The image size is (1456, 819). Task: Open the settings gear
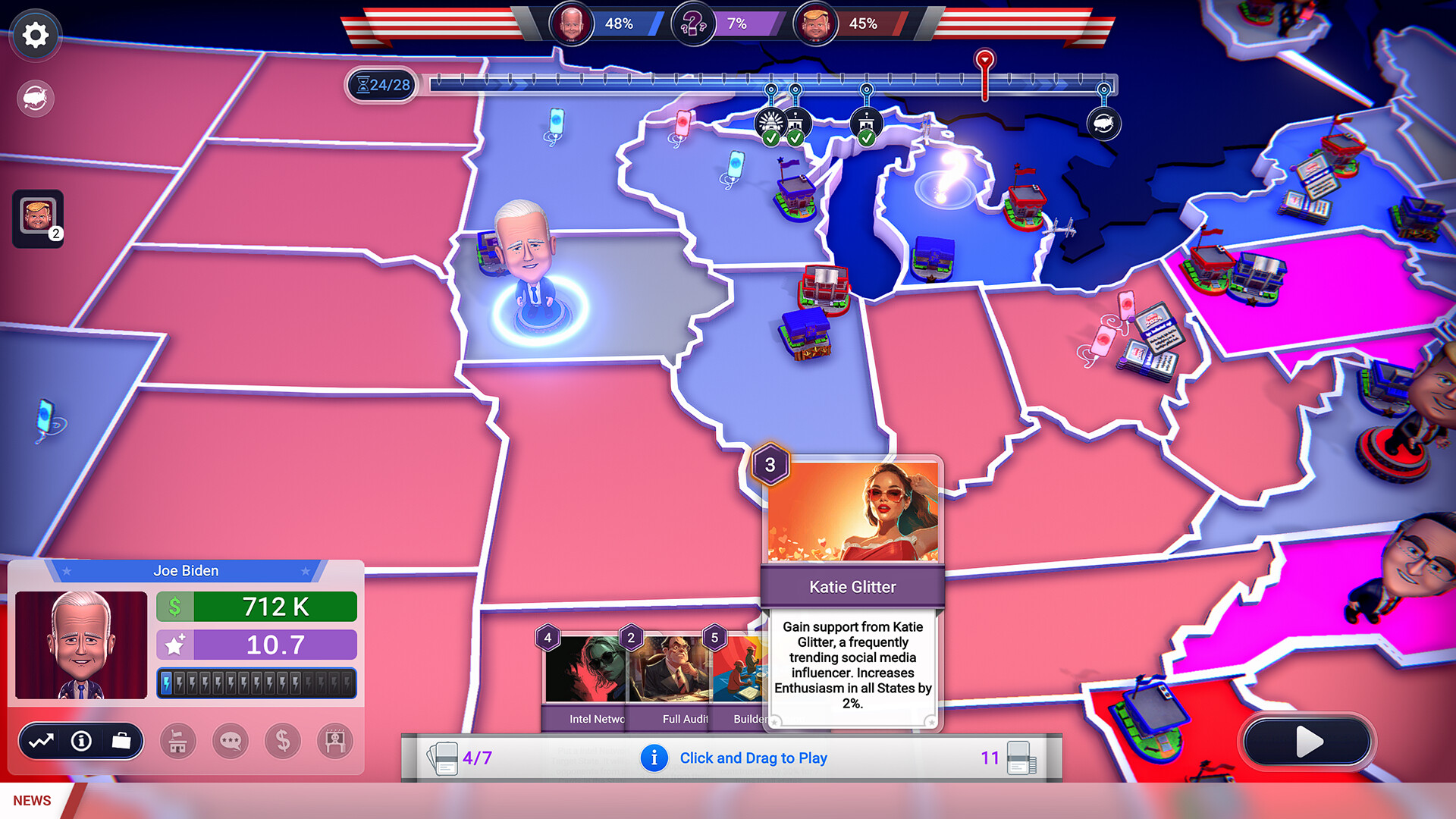(35, 35)
